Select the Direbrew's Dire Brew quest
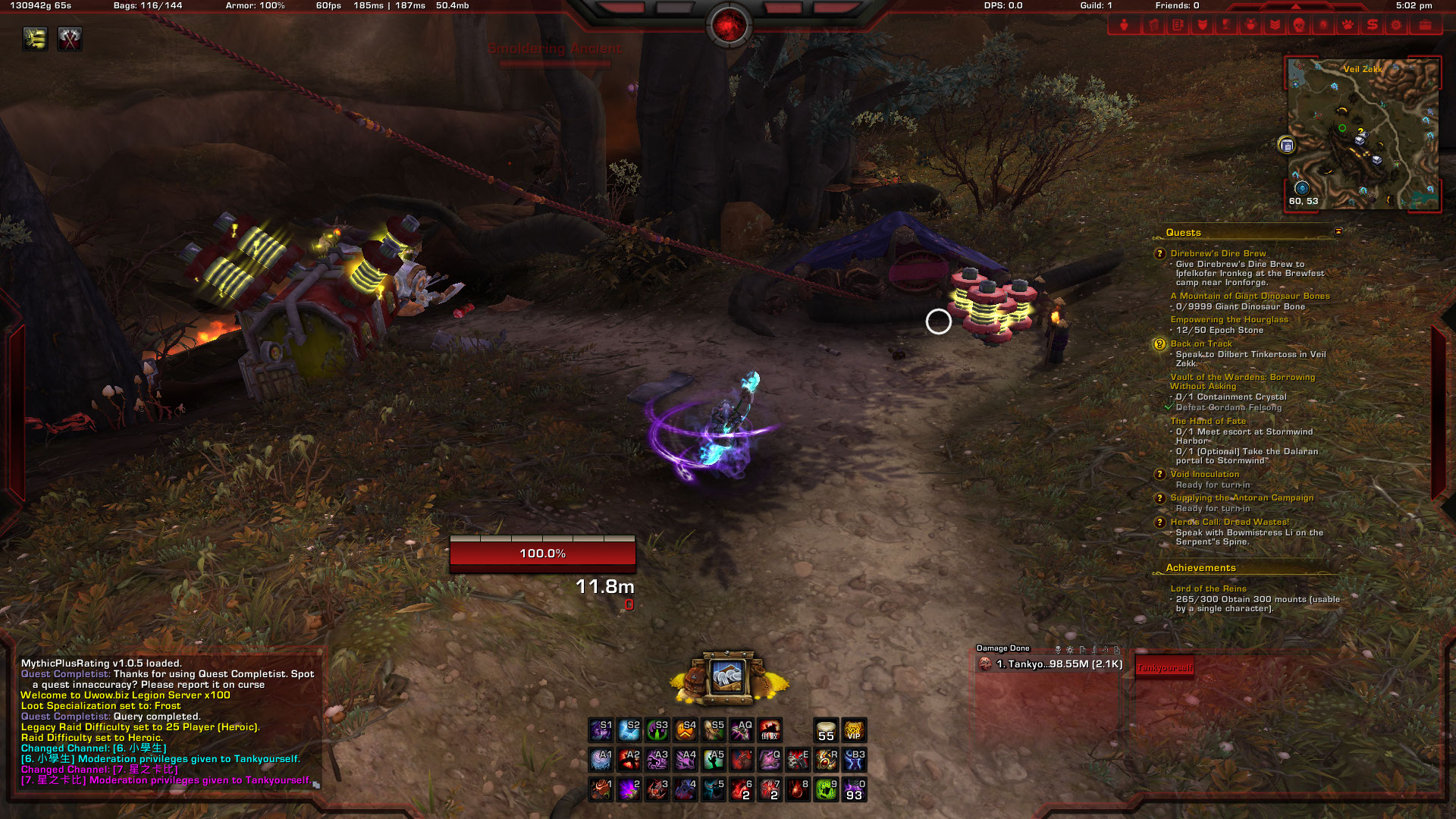The height and width of the screenshot is (819, 1456). click(x=1218, y=253)
